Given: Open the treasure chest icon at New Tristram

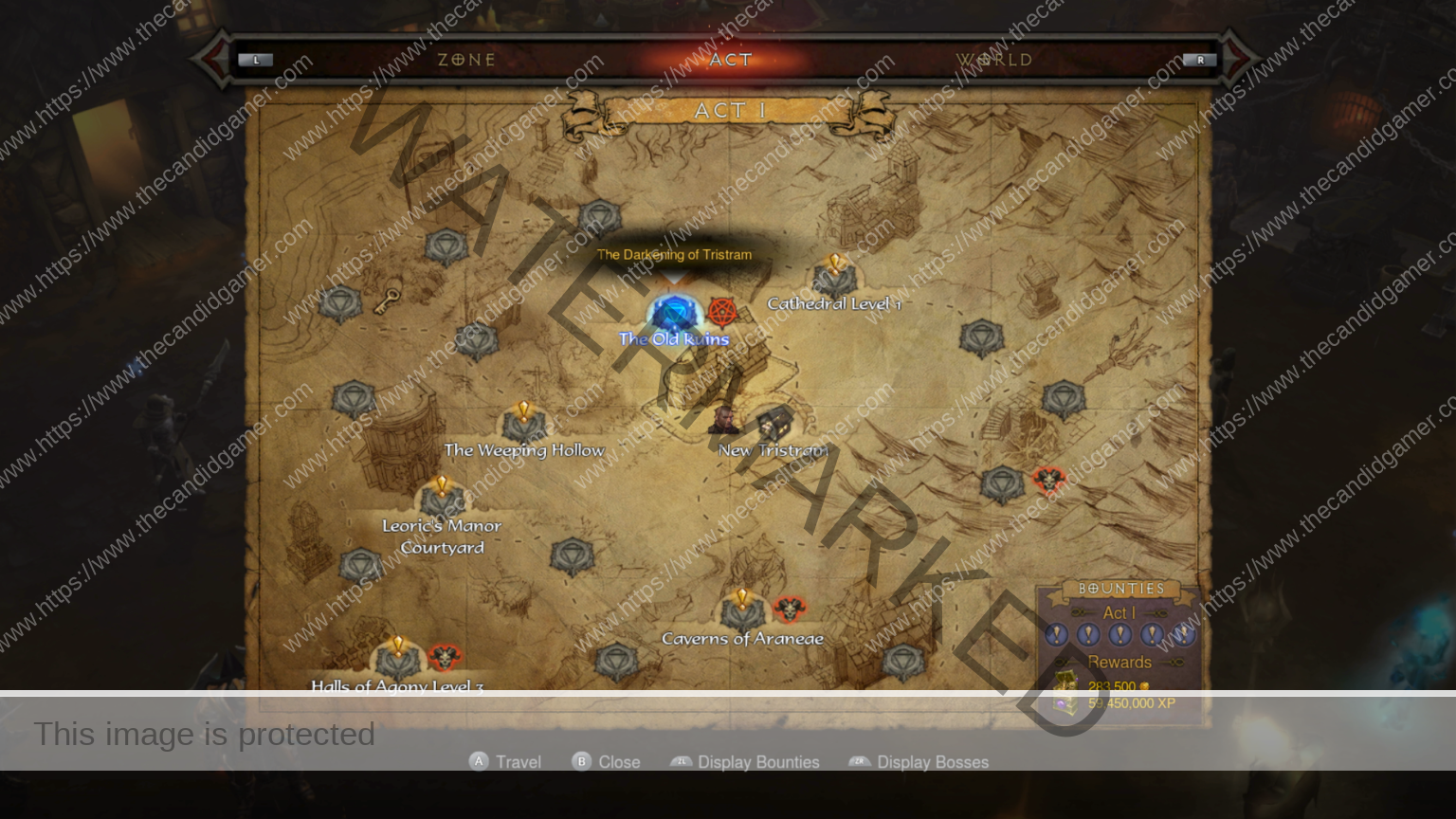Looking at the screenshot, I should [x=773, y=423].
